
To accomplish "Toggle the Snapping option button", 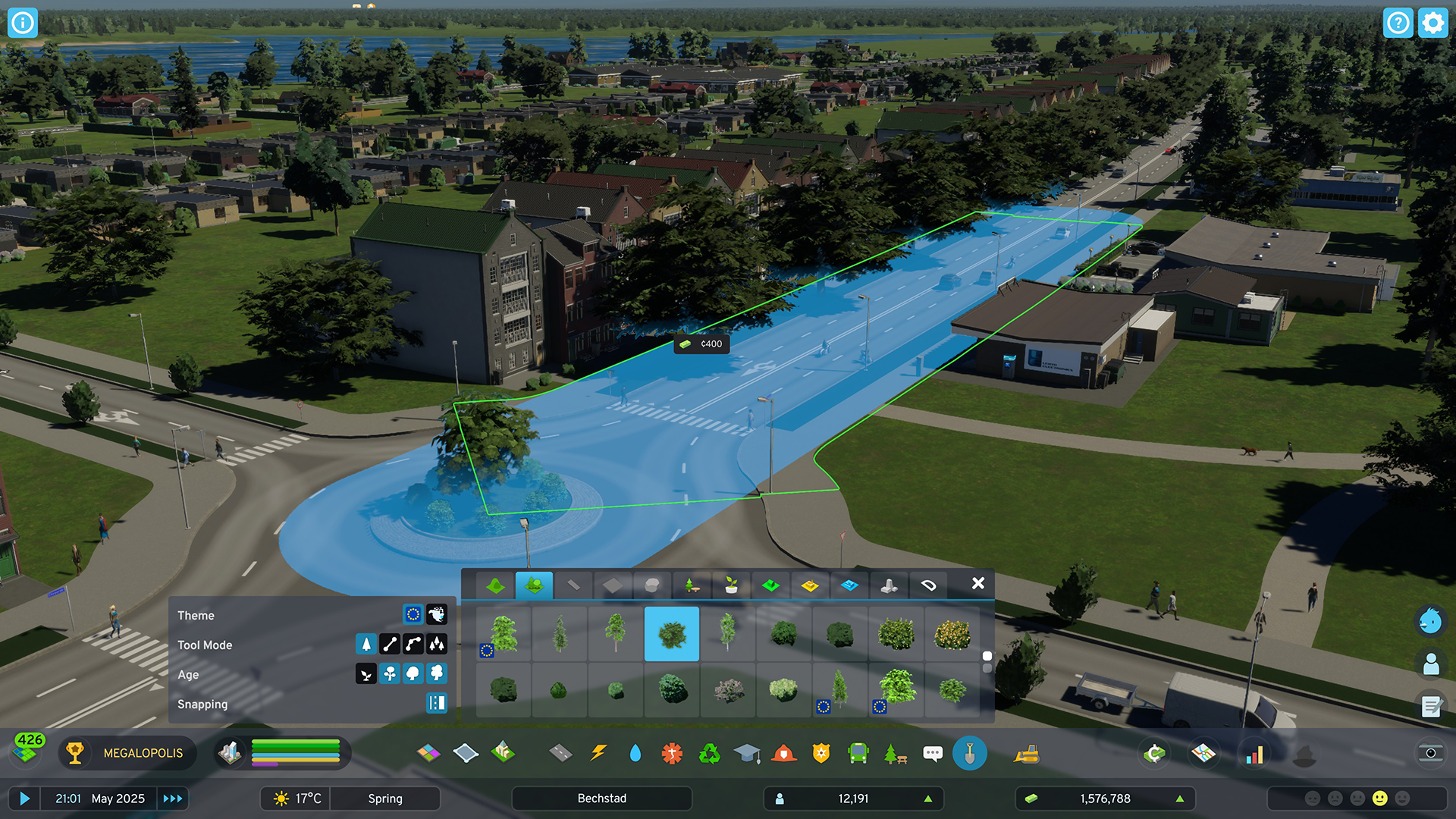I will click(x=437, y=703).
